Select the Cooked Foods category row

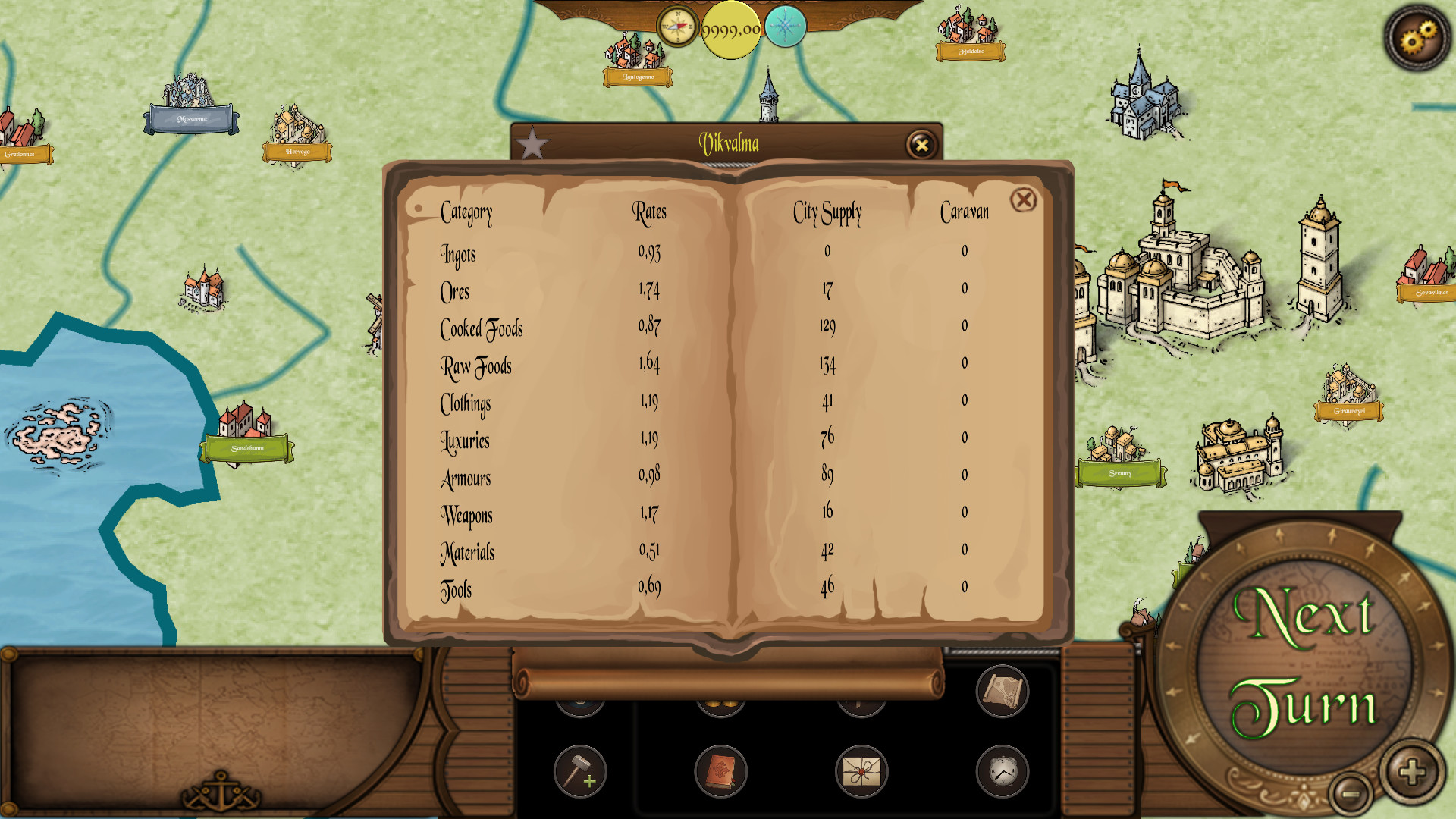(482, 329)
